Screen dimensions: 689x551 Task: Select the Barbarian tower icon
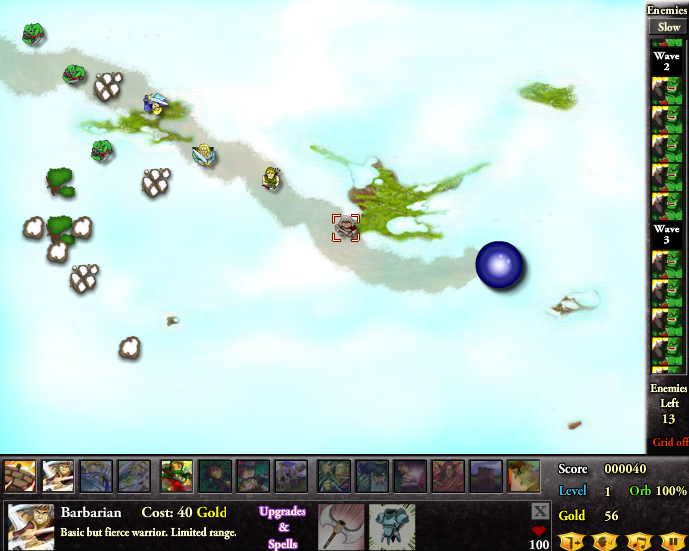(x=20, y=477)
